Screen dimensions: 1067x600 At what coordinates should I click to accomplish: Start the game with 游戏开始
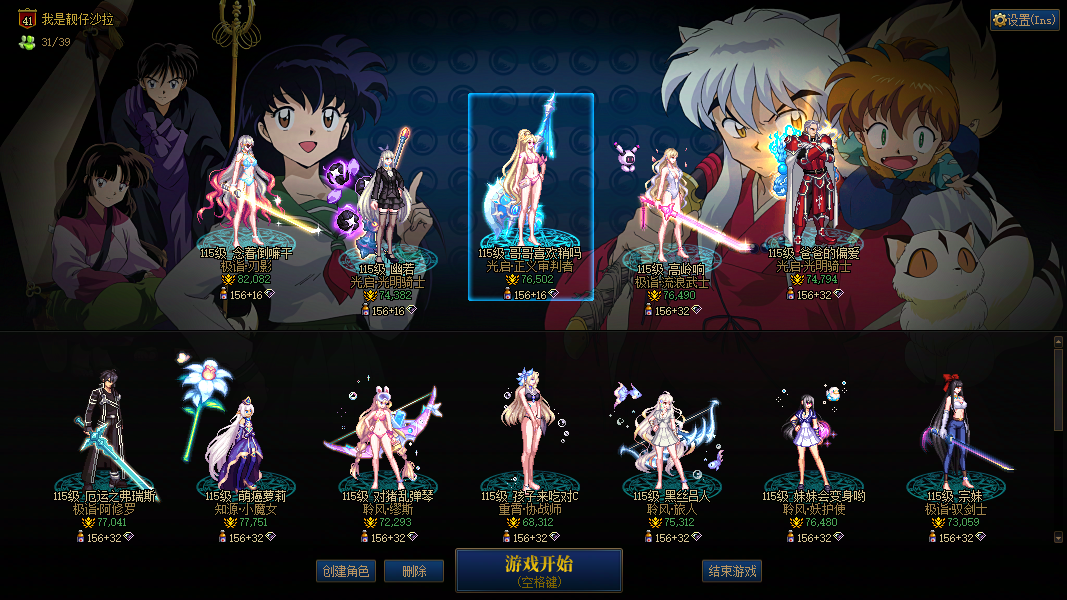pyautogui.click(x=538, y=570)
